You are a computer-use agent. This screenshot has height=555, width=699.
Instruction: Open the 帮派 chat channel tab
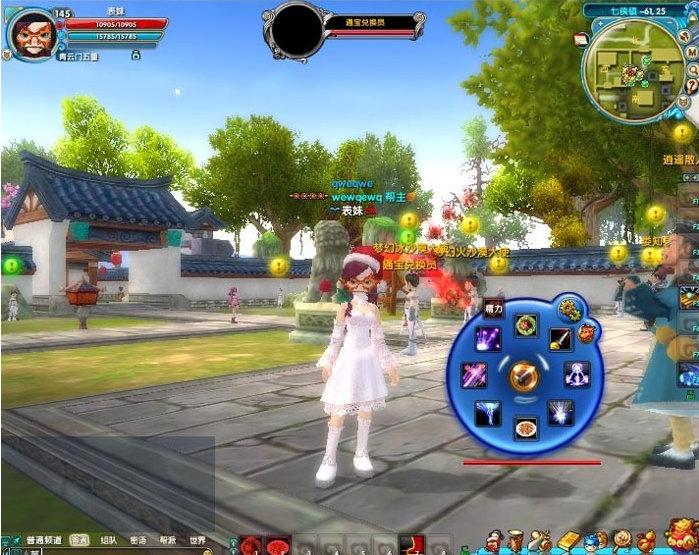click(166, 539)
